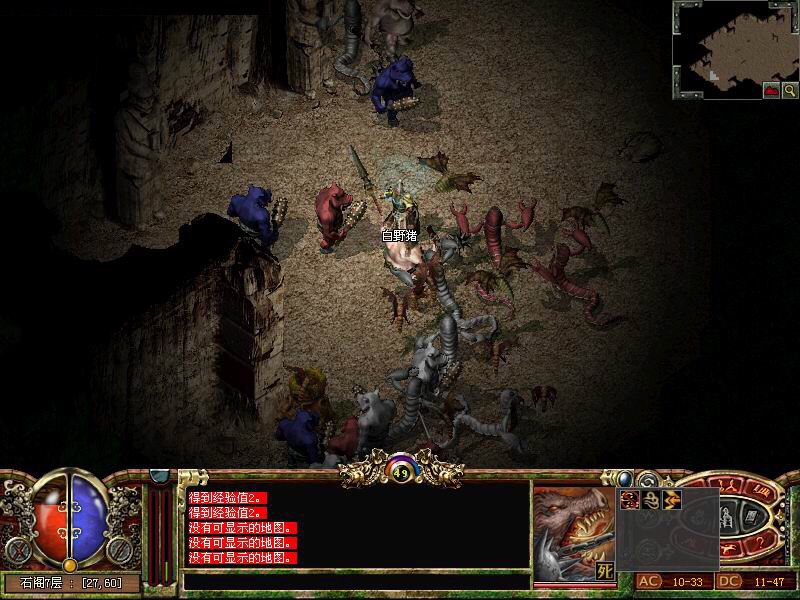Click the top-right red scroll menu button

click(x=757, y=491)
